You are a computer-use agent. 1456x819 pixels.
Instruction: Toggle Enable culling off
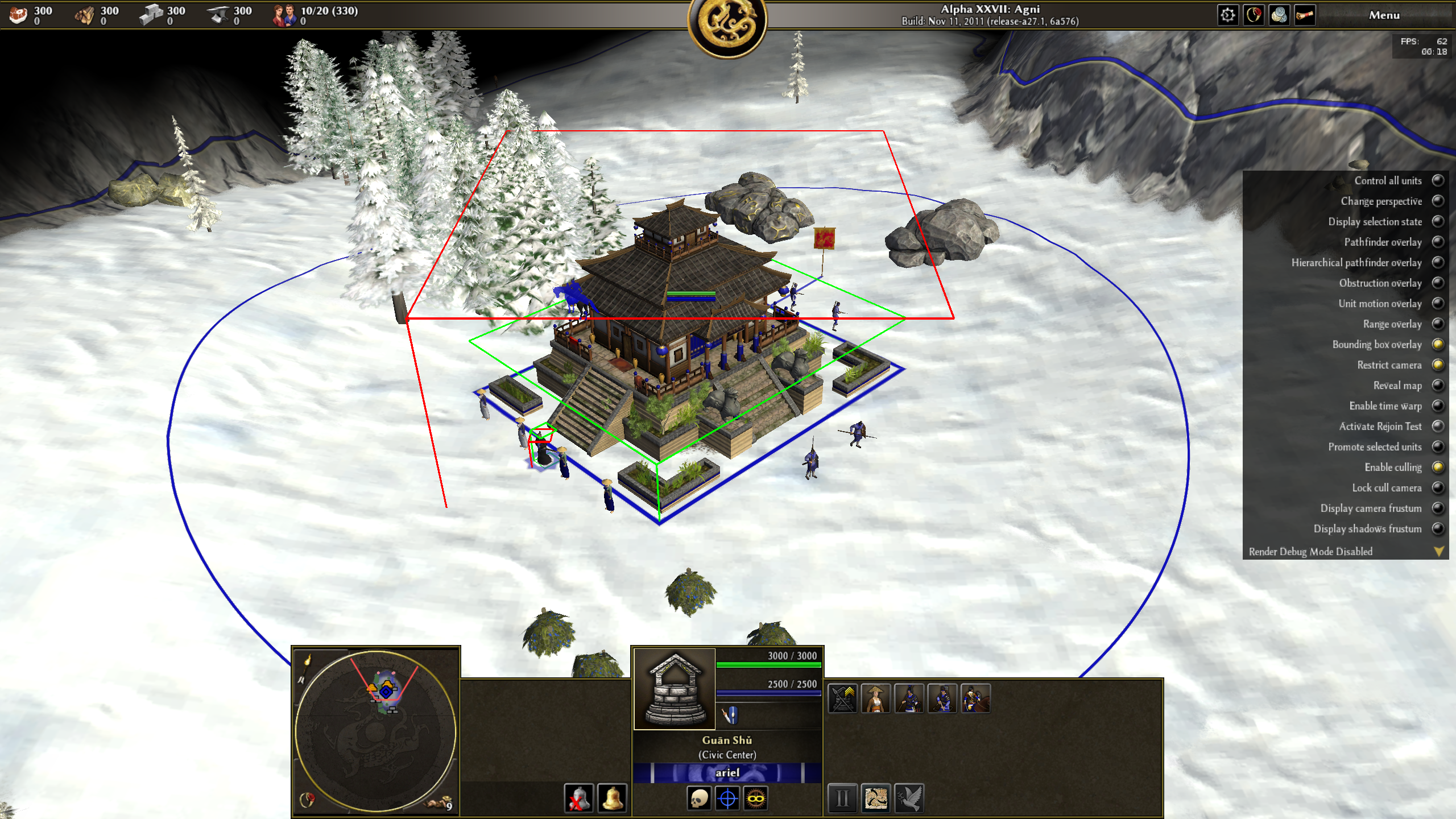[x=1438, y=468]
